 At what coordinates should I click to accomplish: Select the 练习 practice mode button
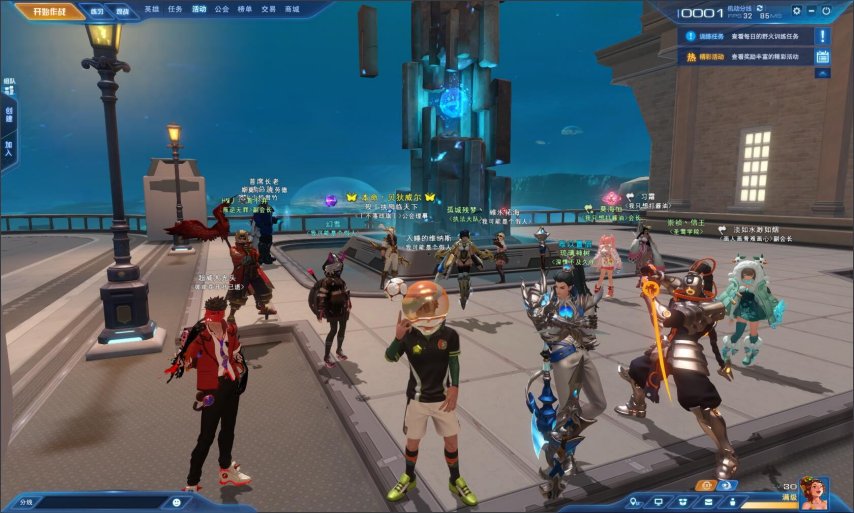pos(97,12)
